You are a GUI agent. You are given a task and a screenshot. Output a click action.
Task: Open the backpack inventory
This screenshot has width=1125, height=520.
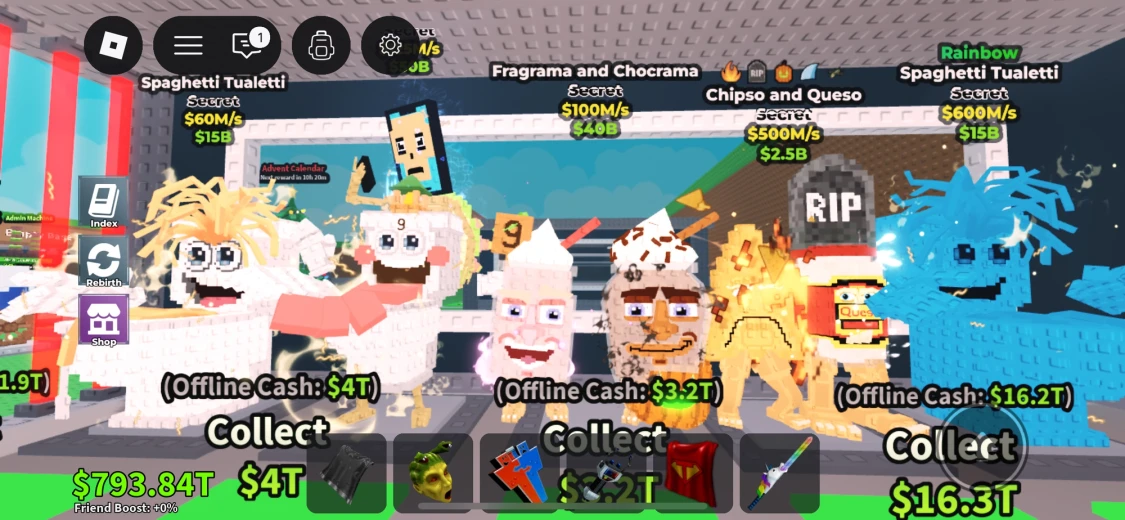coord(320,45)
